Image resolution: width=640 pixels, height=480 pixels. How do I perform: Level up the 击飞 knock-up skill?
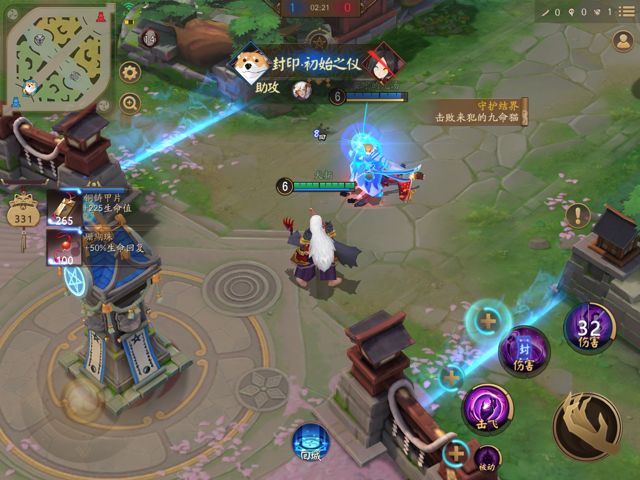(453, 377)
